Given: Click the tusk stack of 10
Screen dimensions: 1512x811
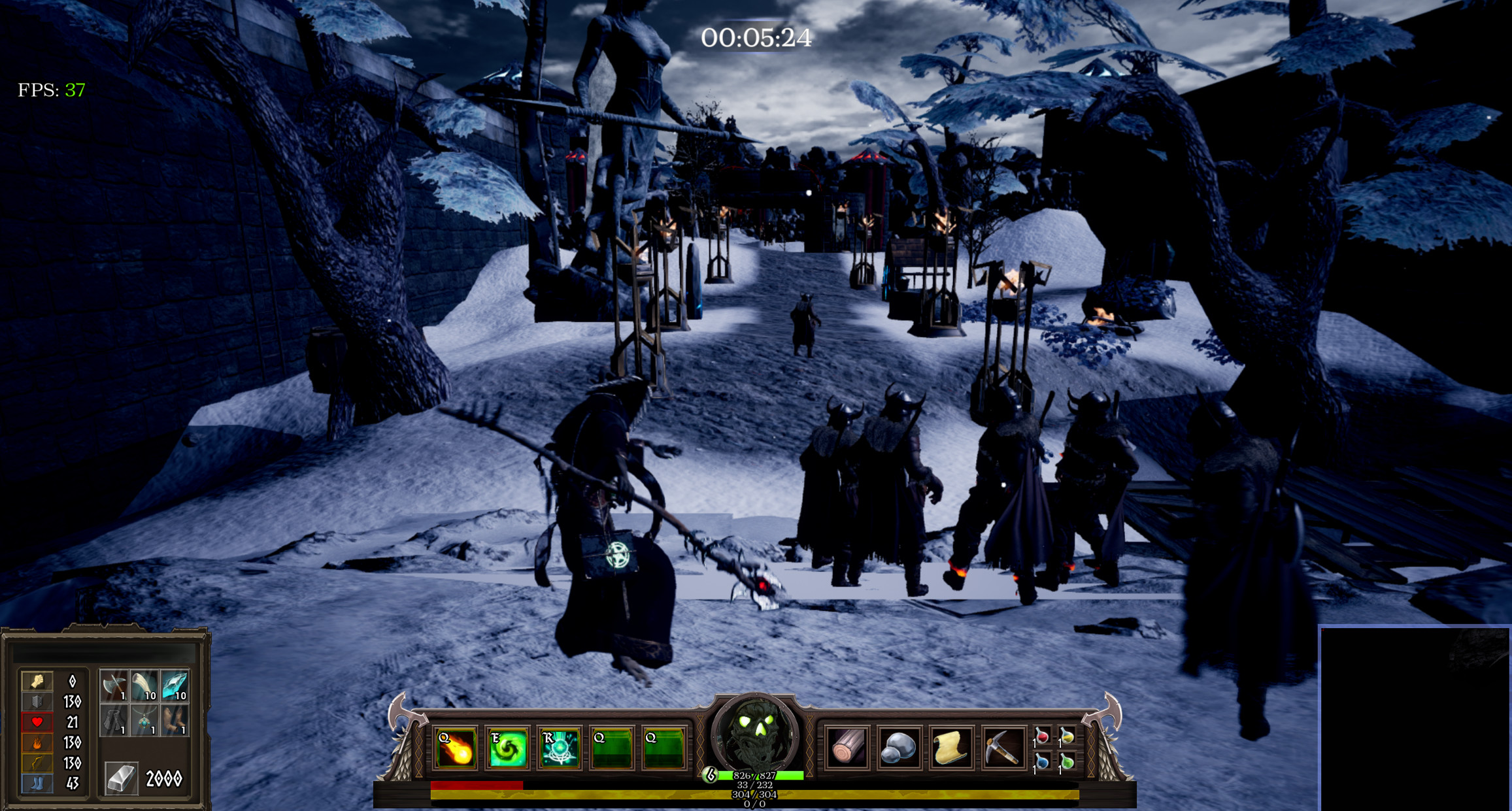Looking at the screenshot, I should point(144,686).
